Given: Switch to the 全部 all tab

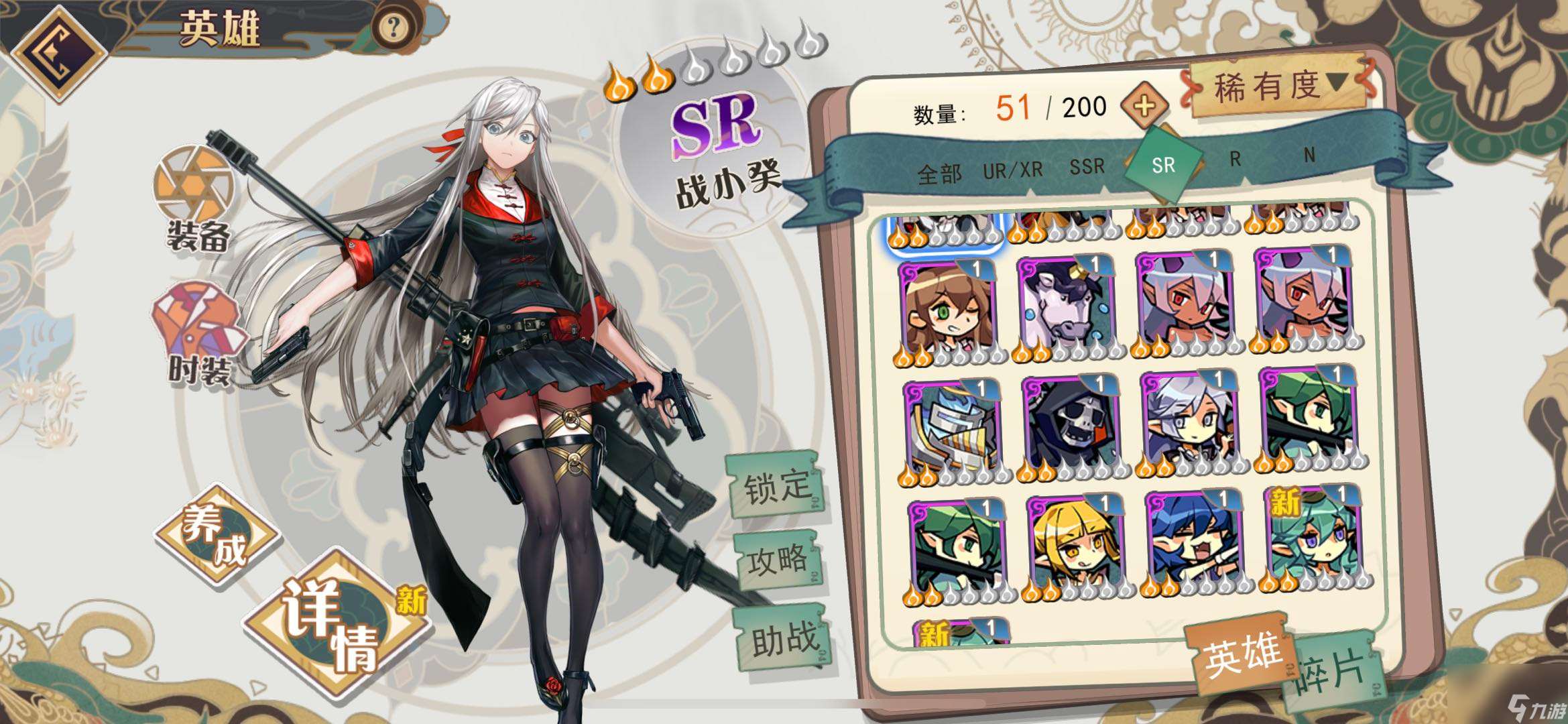Looking at the screenshot, I should tap(939, 174).
